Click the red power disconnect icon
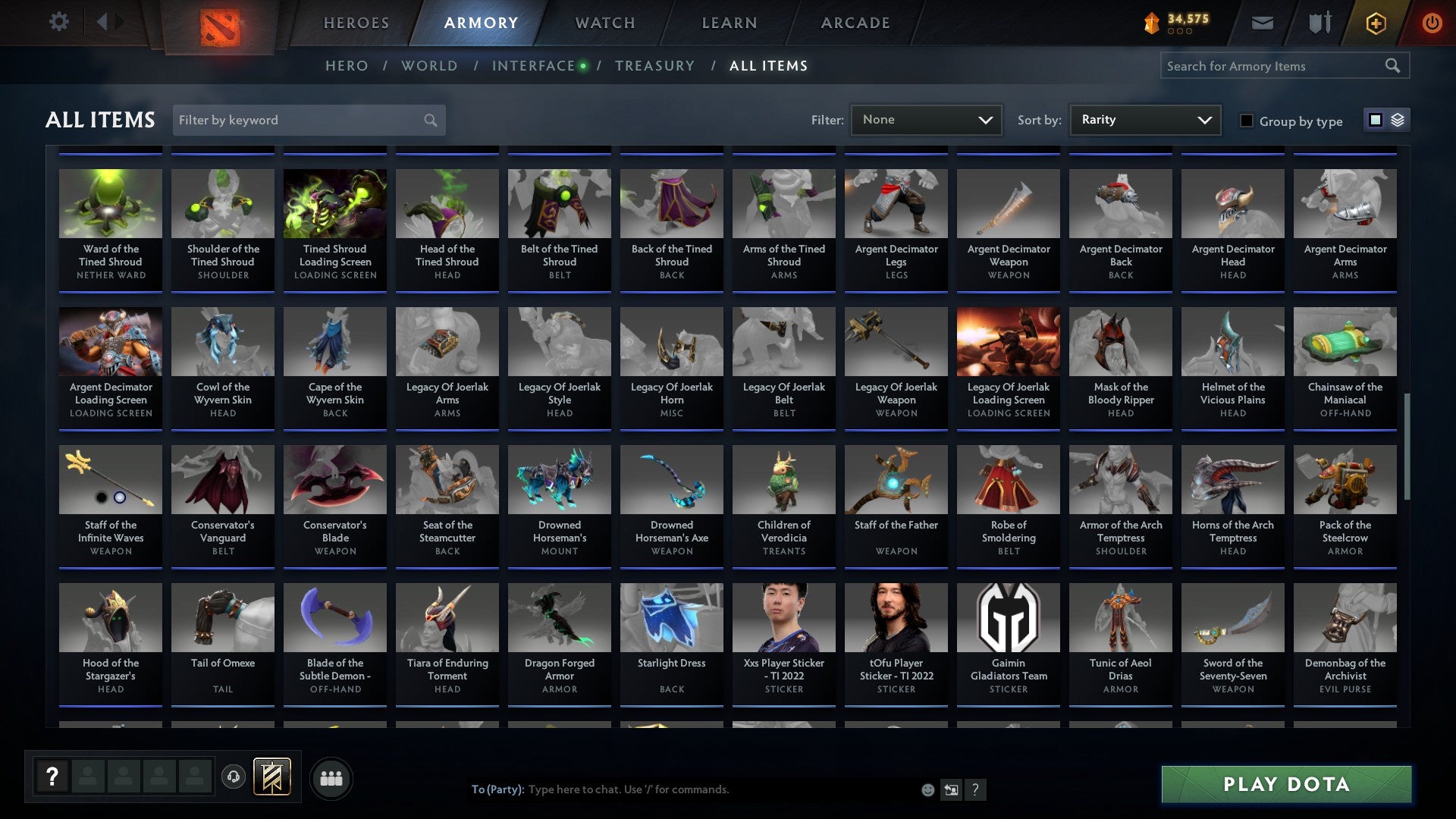 pyautogui.click(x=1432, y=23)
